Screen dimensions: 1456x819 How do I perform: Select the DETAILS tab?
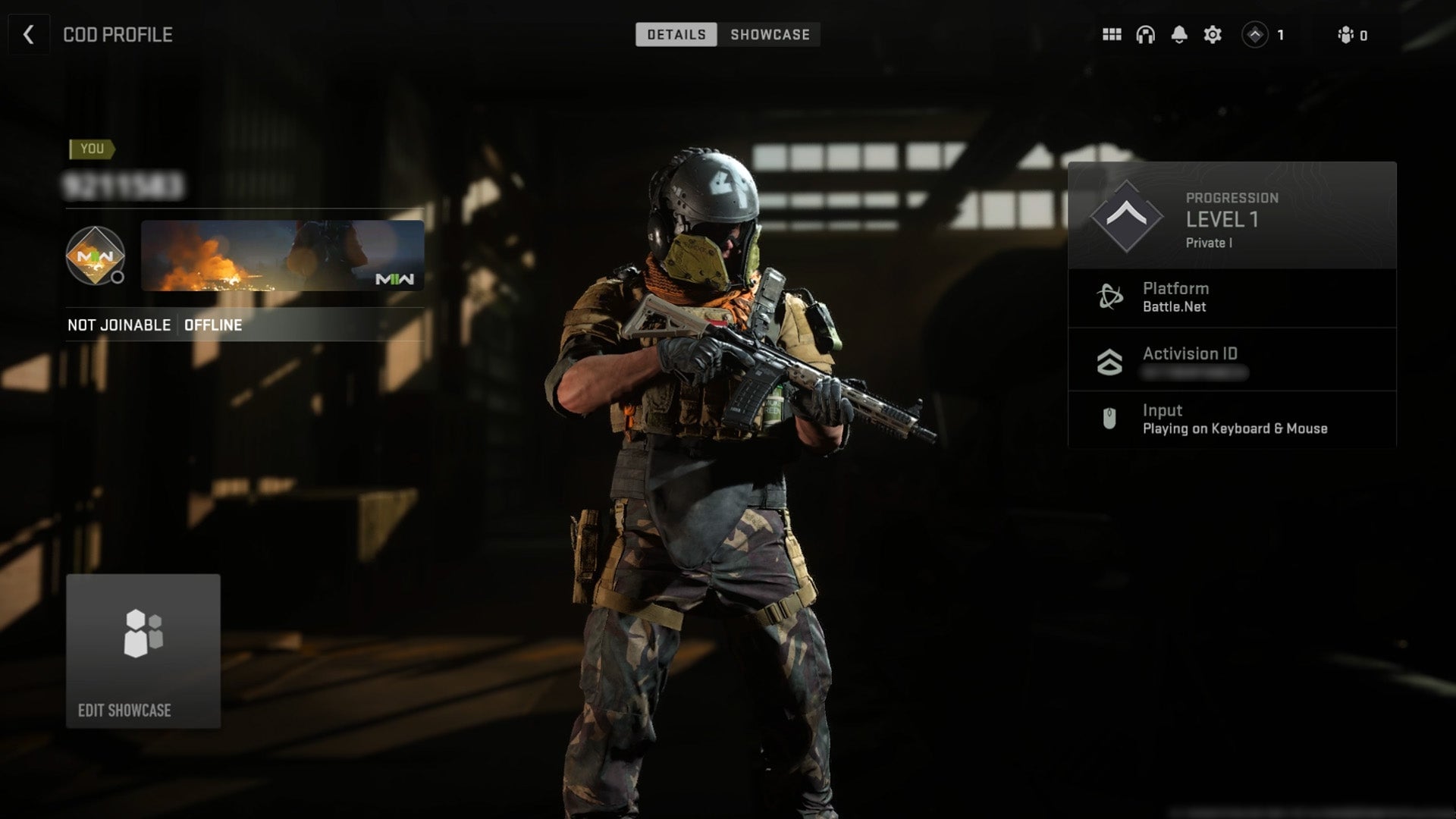pyautogui.click(x=676, y=34)
